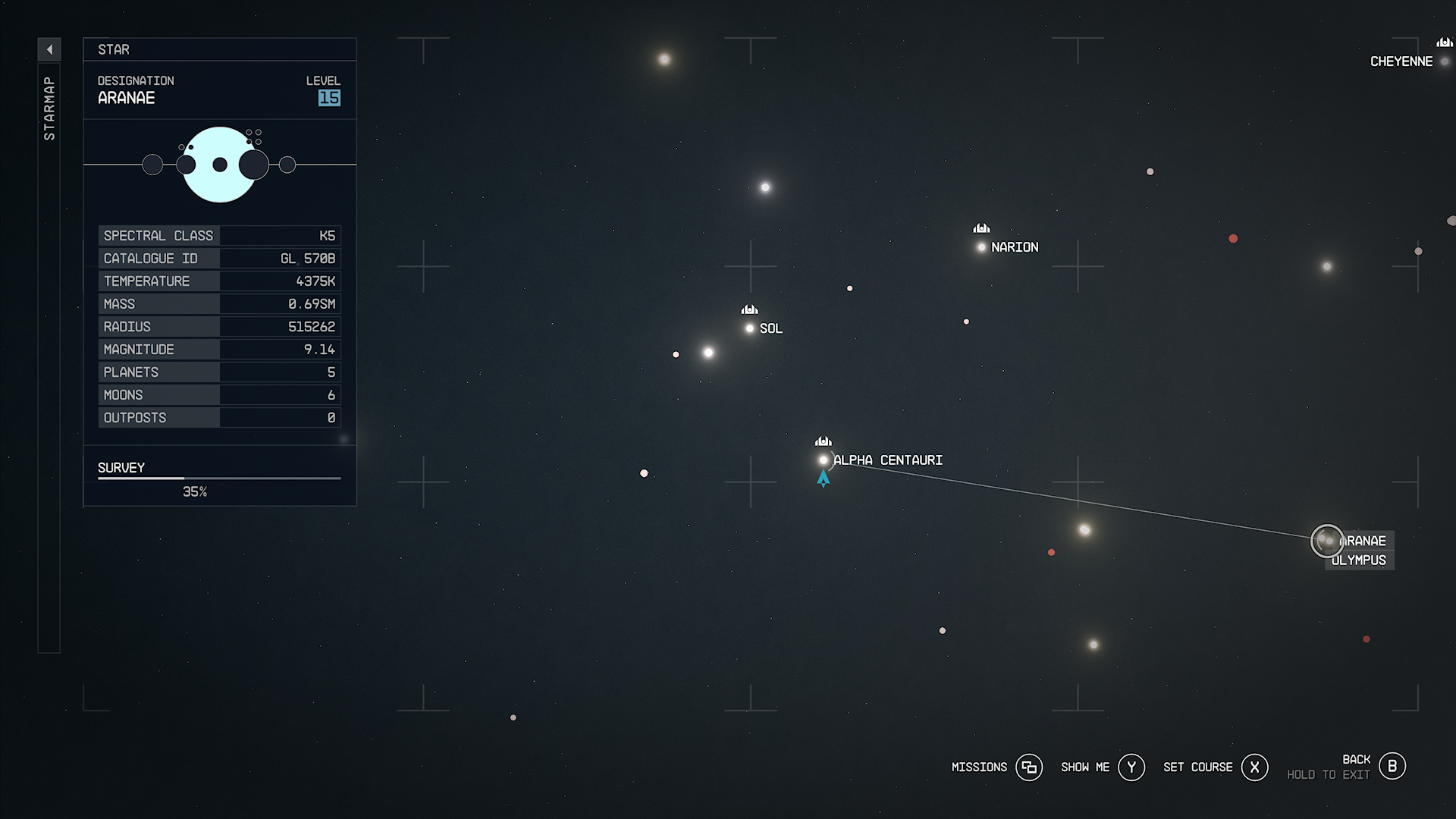Click the outpost icon above Narion
1456x819 pixels.
980,227
